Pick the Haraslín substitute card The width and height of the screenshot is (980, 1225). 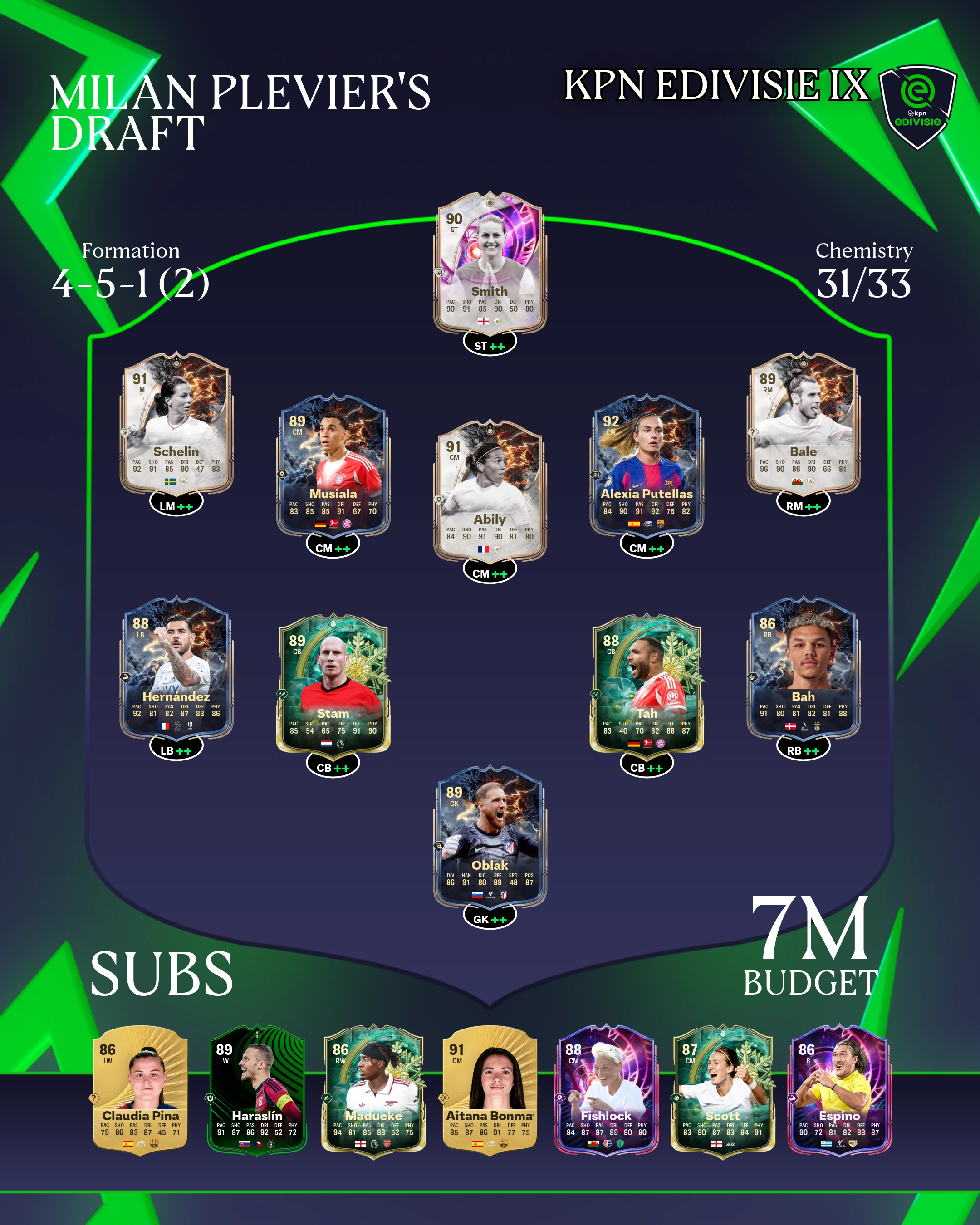point(257,1090)
